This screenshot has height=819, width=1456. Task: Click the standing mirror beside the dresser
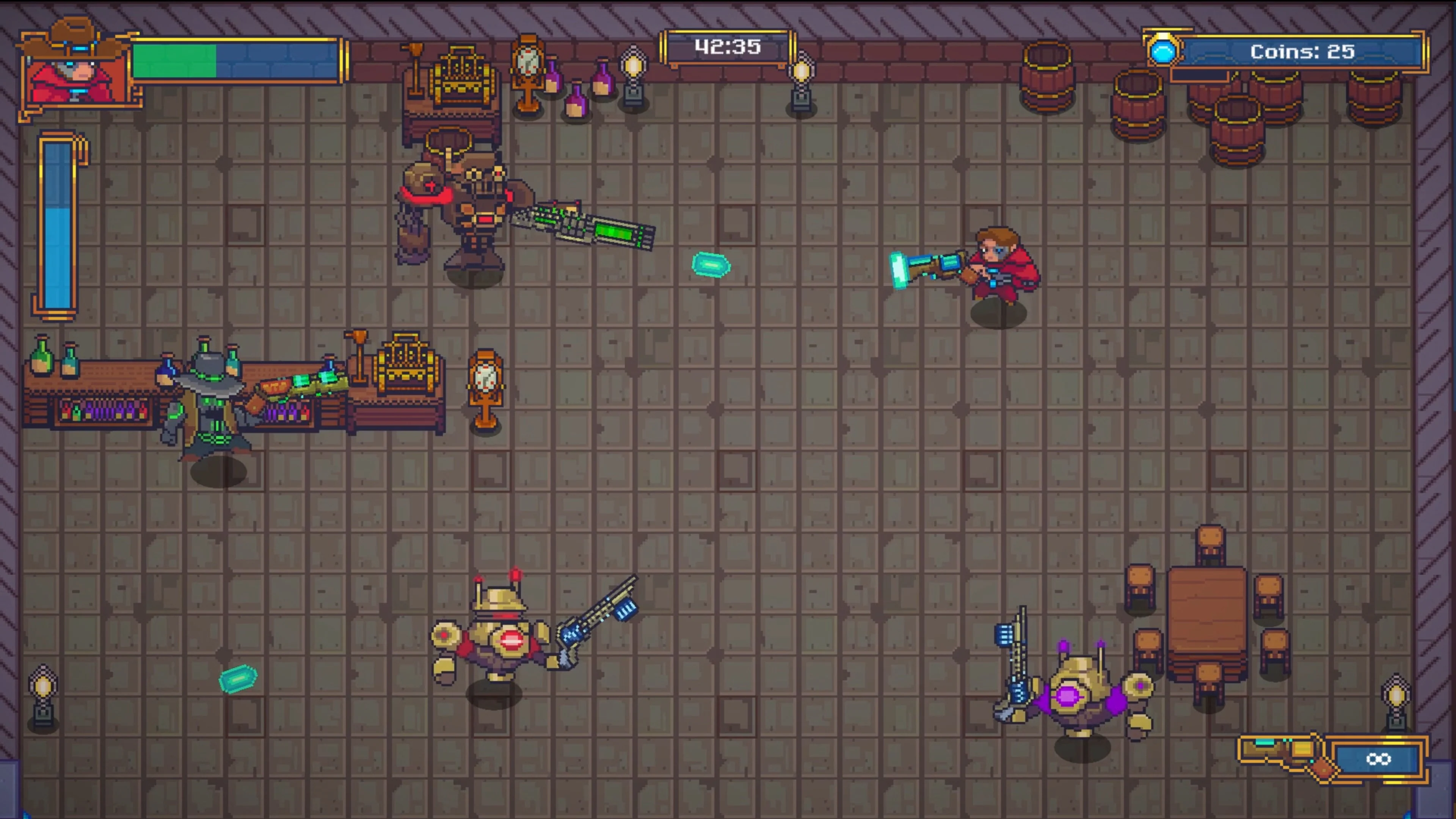pyautogui.click(x=529, y=74)
